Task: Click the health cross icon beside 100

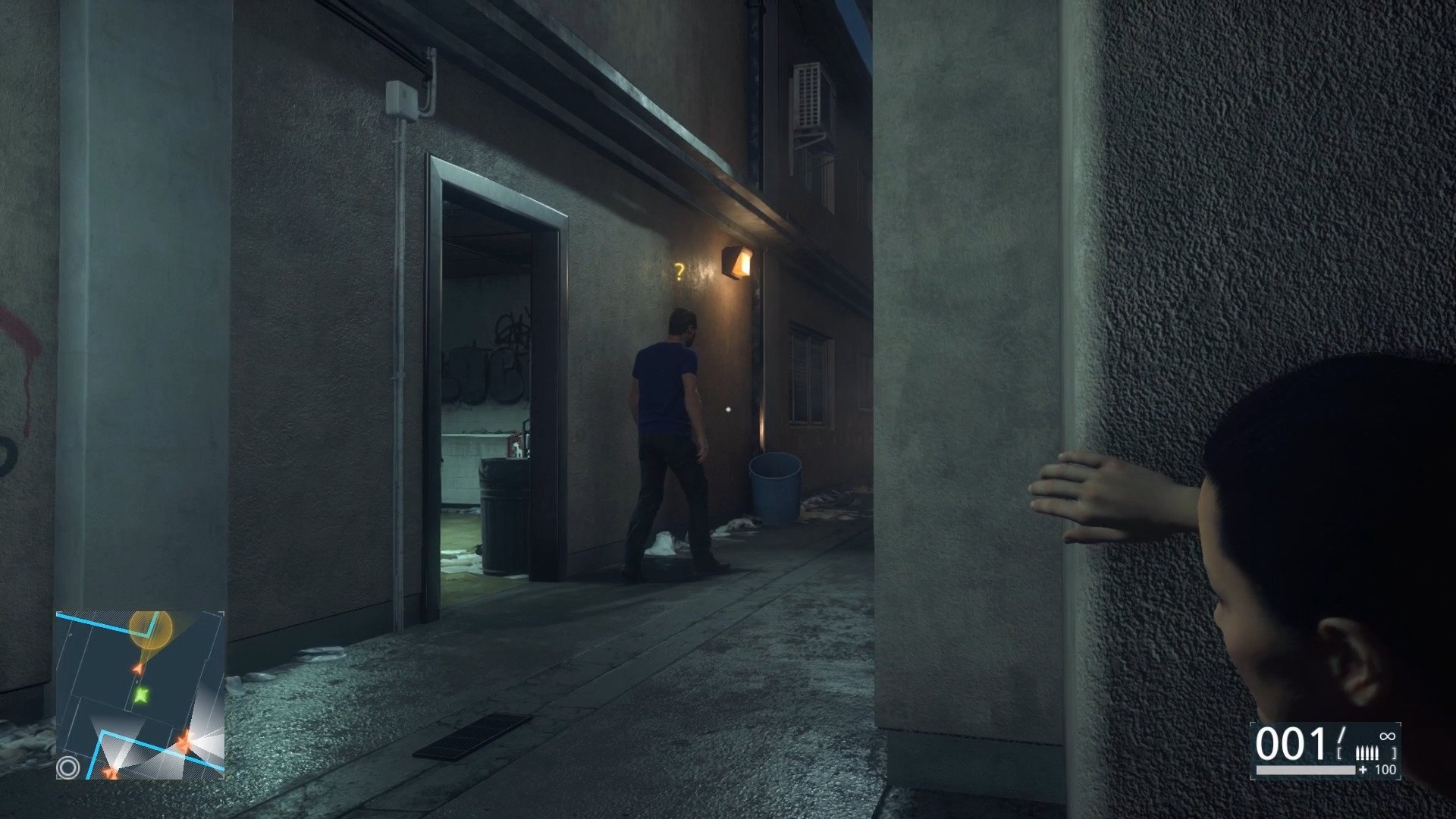Action: coord(1363,769)
